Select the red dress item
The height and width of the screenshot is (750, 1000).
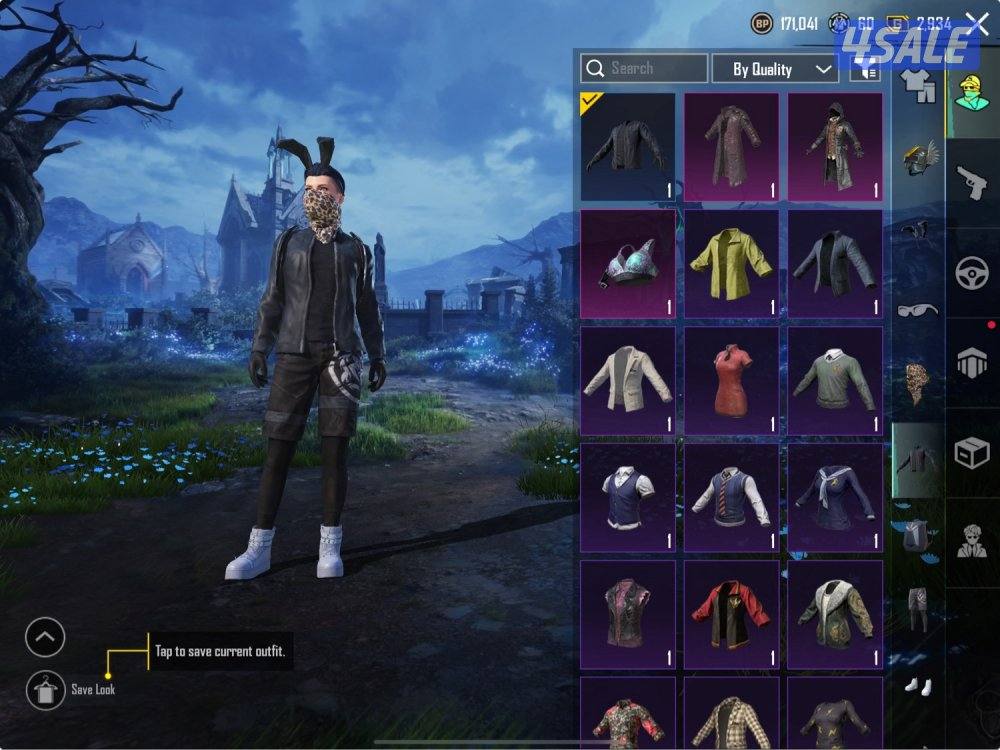[731, 380]
